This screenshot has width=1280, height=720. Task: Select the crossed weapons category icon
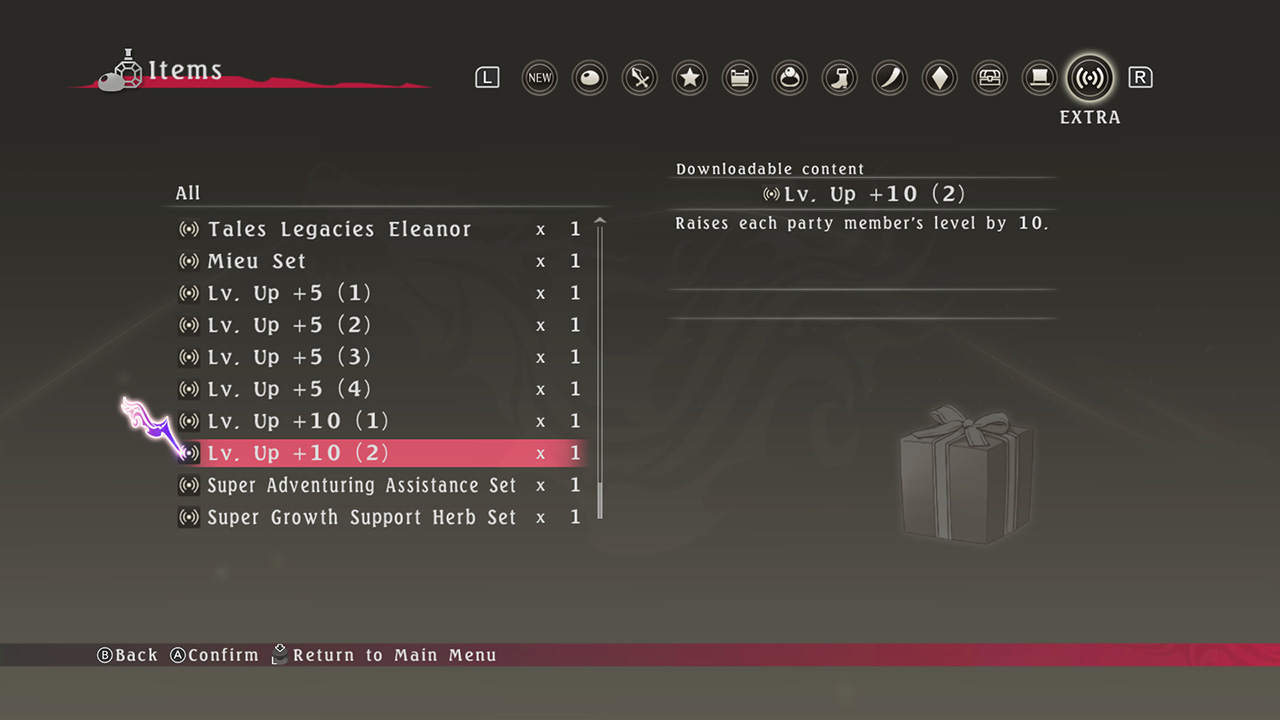click(639, 78)
